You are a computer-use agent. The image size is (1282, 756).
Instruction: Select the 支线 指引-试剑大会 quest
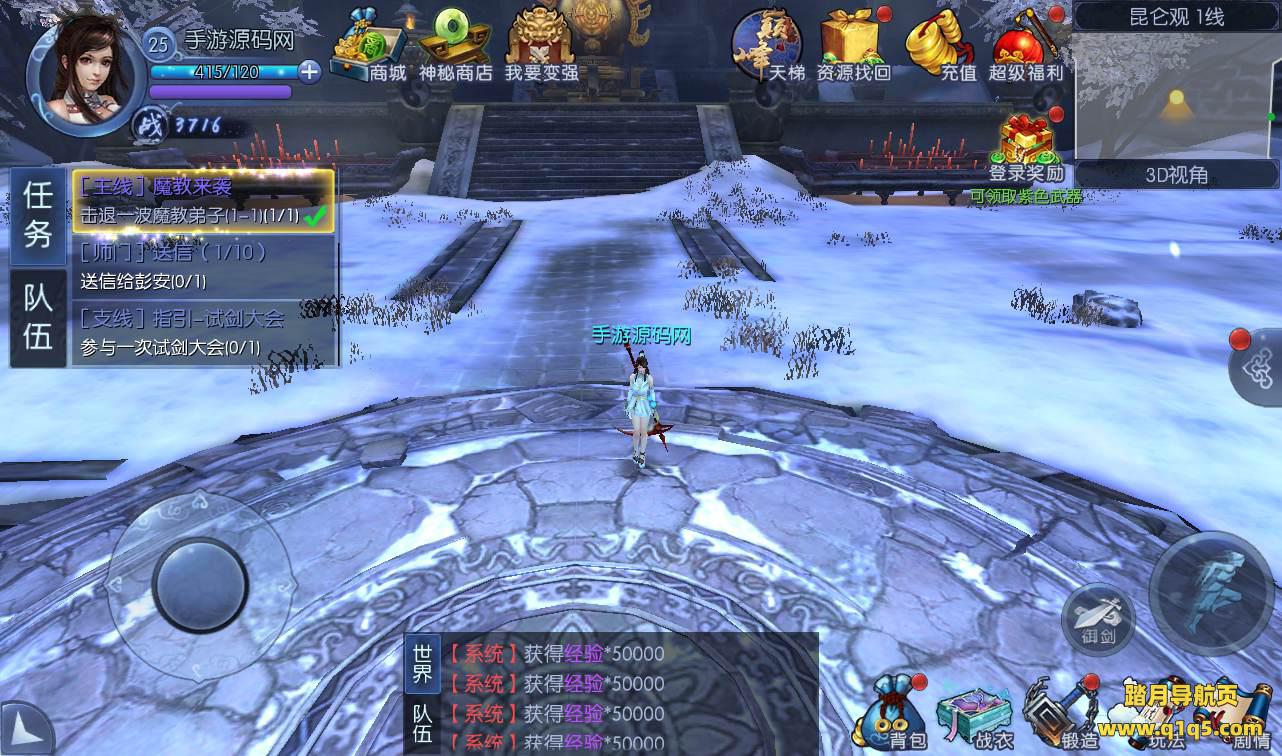coord(203,333)
